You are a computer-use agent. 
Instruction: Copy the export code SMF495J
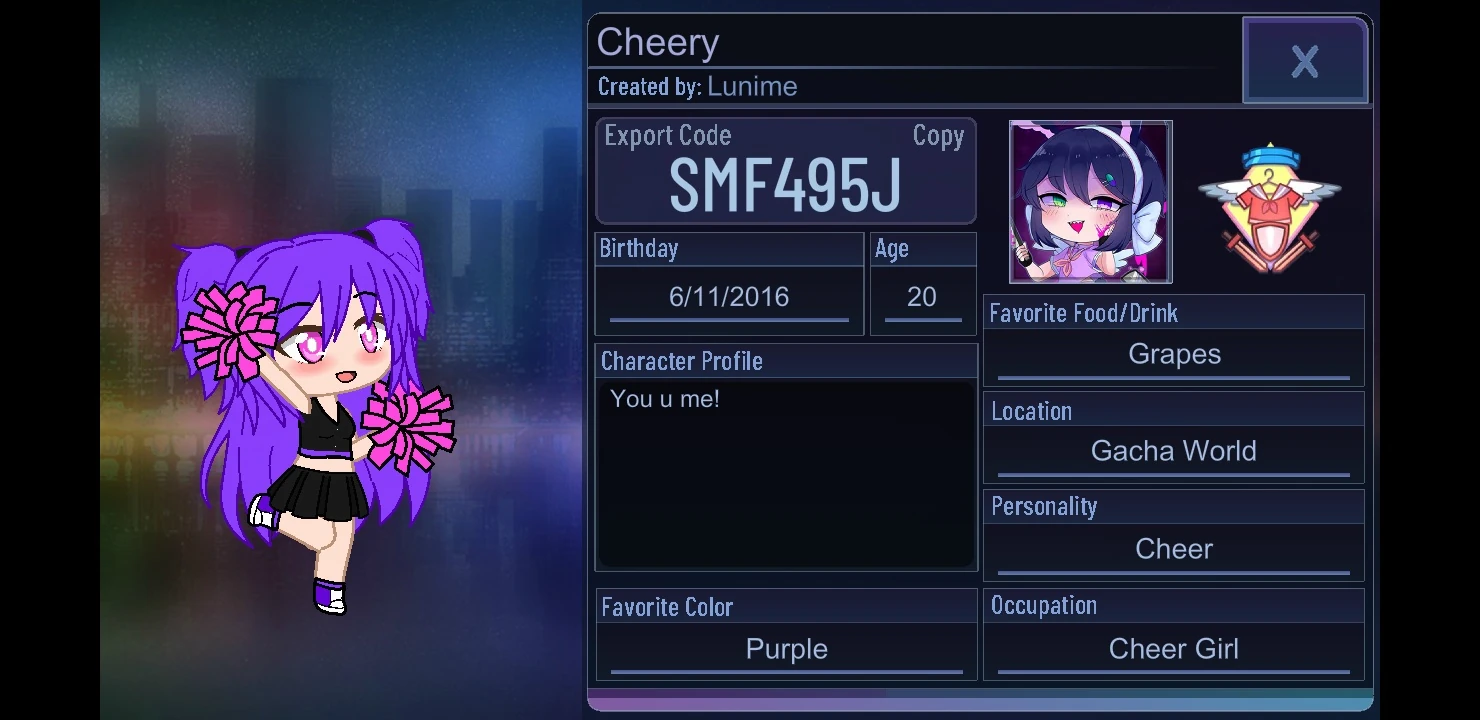click(x=937, y=136)
